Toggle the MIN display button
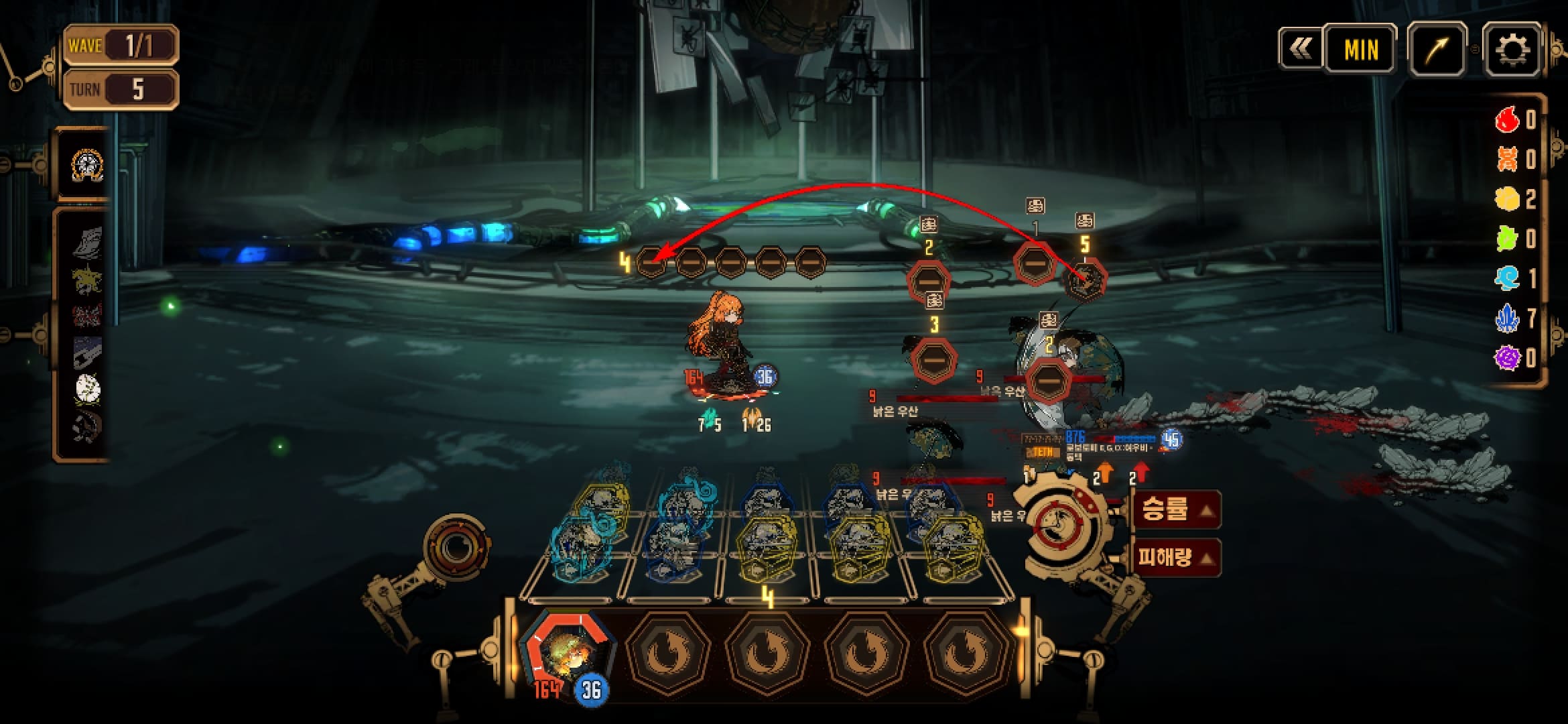 (1361, 49)
